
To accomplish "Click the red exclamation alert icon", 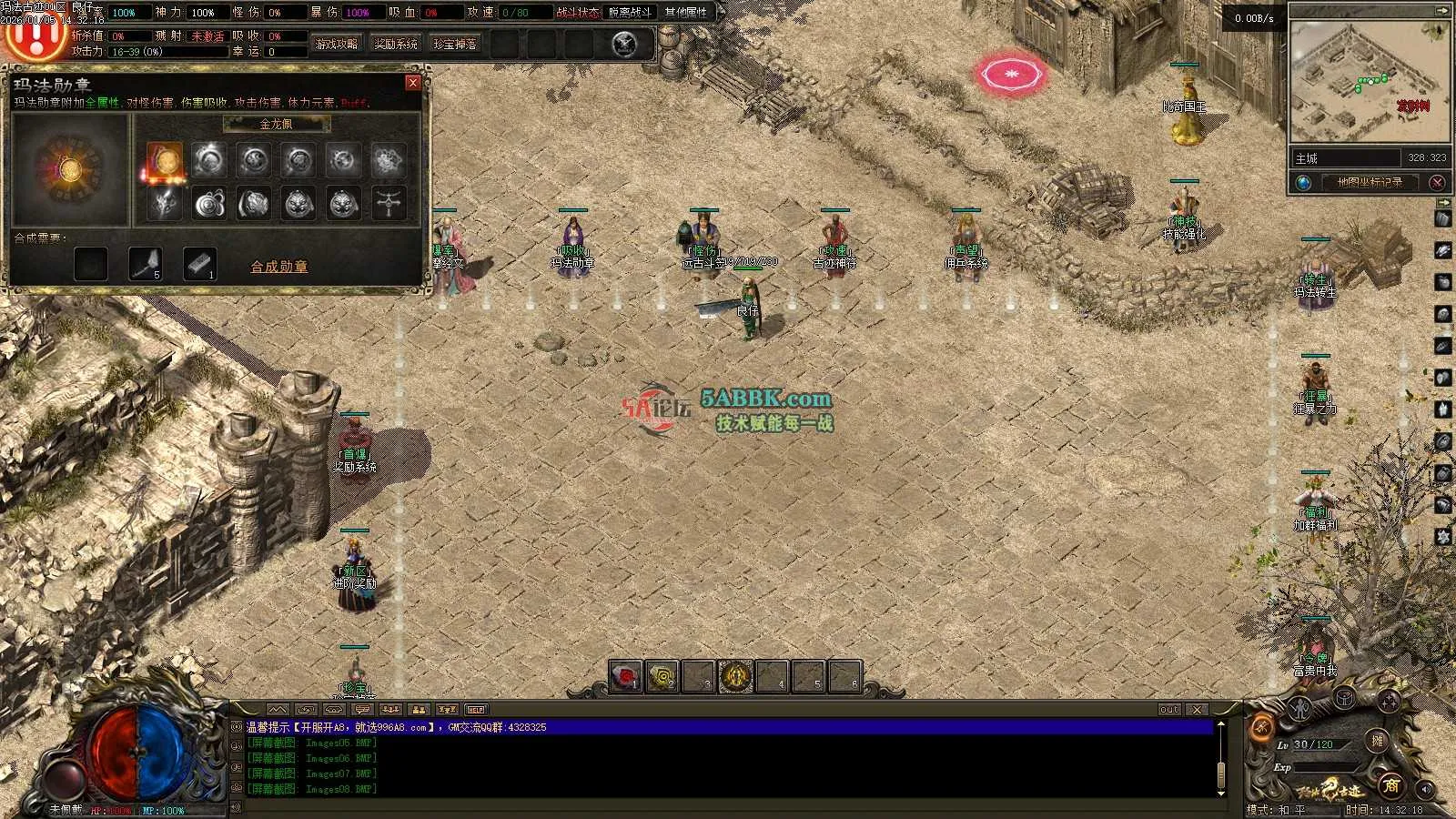I will [x=35, y=36].
